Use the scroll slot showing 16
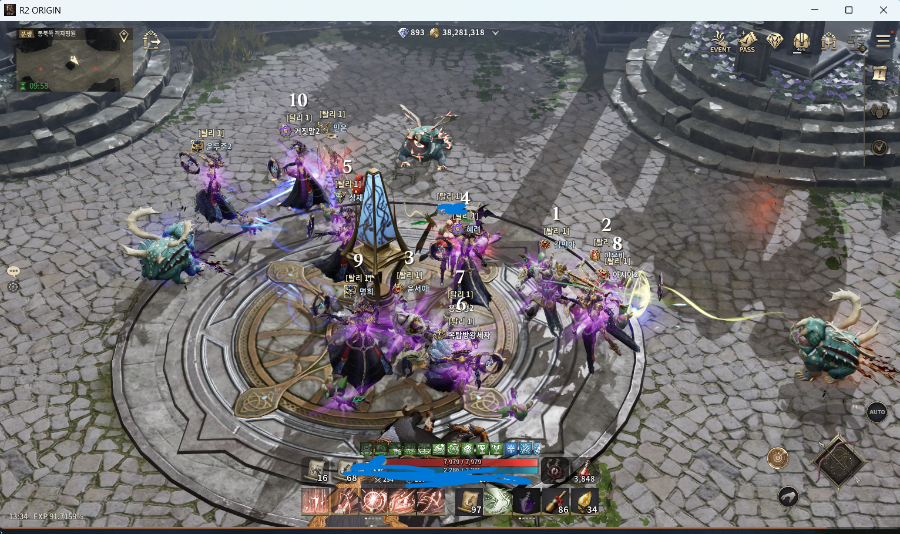The image size is (900, 534). (316, 469)
